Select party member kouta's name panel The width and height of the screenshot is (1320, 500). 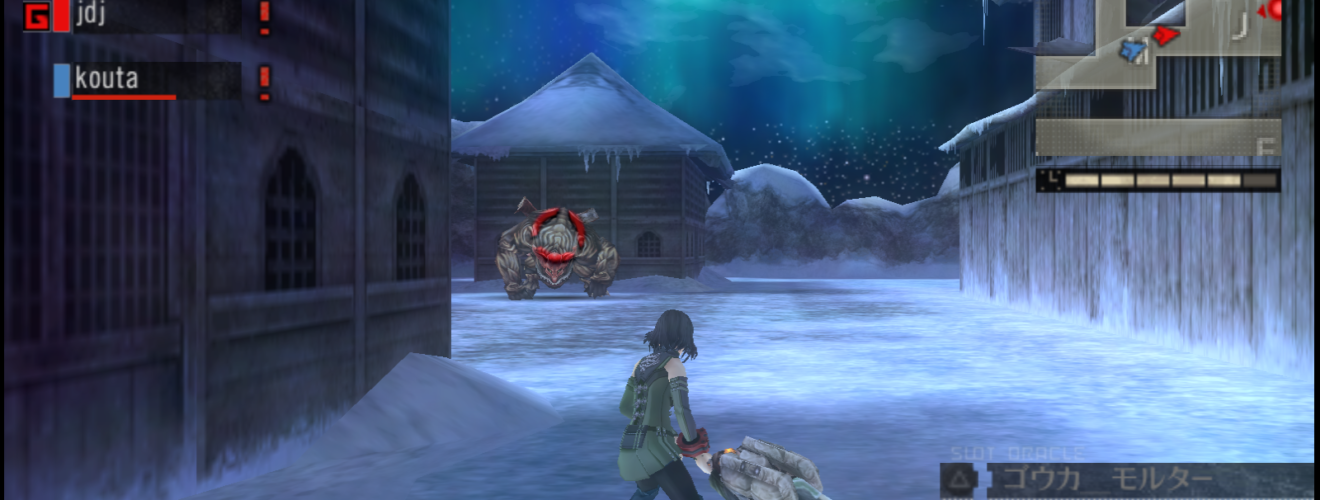click(x=155, y=79)
